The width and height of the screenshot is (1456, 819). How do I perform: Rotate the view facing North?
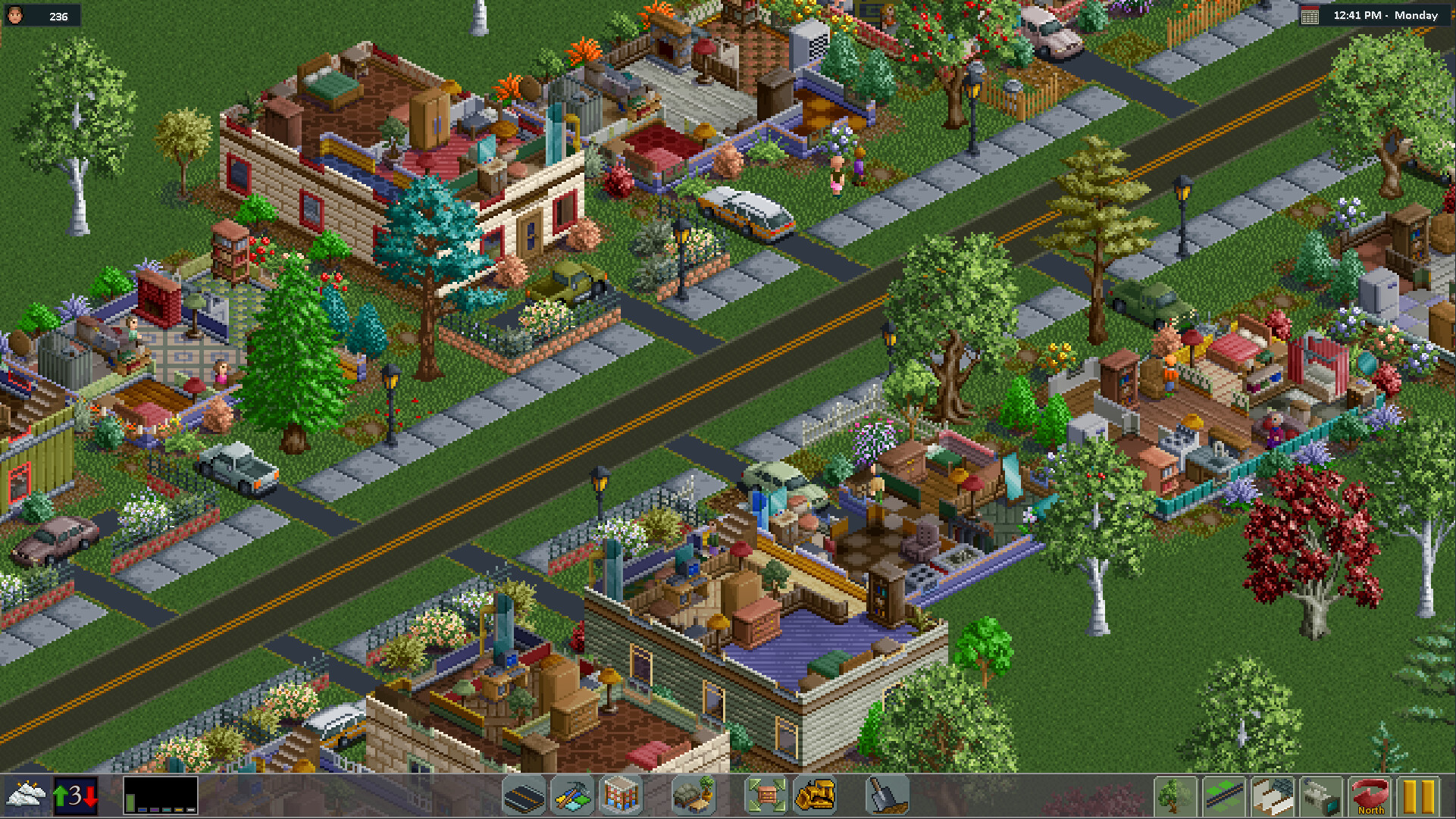pos(1370,796)
